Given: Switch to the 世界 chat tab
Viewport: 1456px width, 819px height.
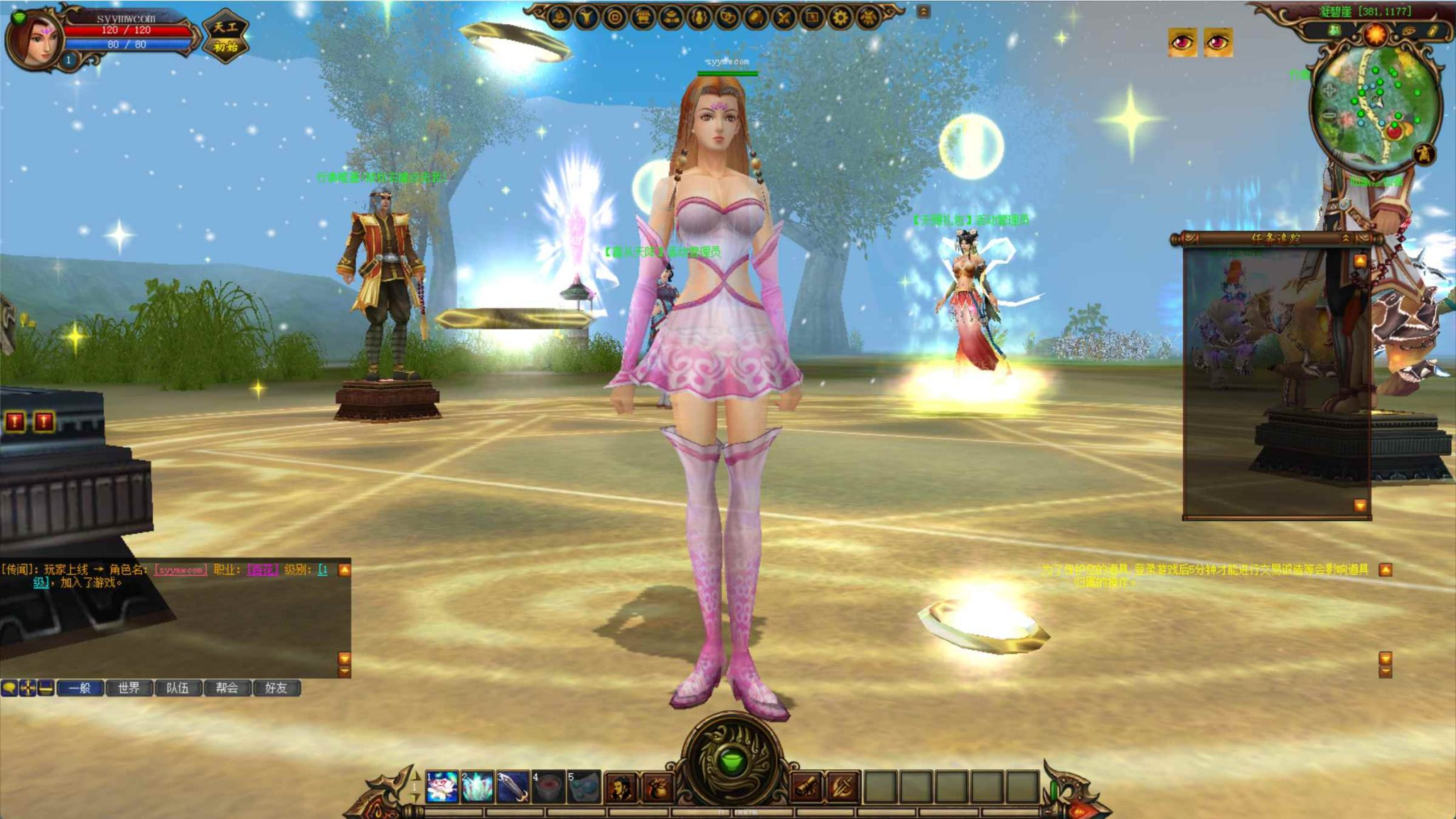Looking at the screenshot, I should pos(129,689).
